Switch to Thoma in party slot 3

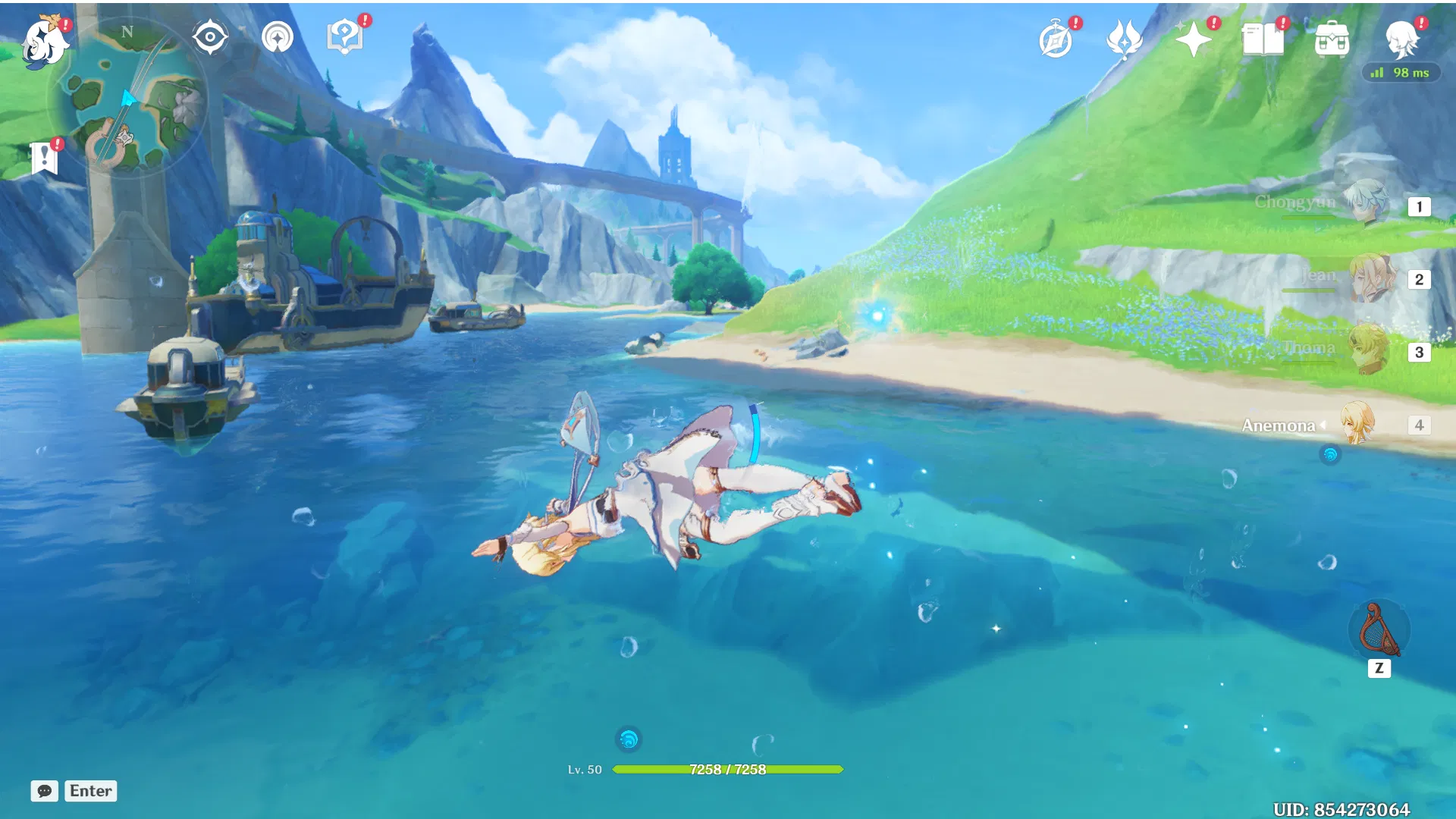pyautogui.click(x=1369, y=350)
